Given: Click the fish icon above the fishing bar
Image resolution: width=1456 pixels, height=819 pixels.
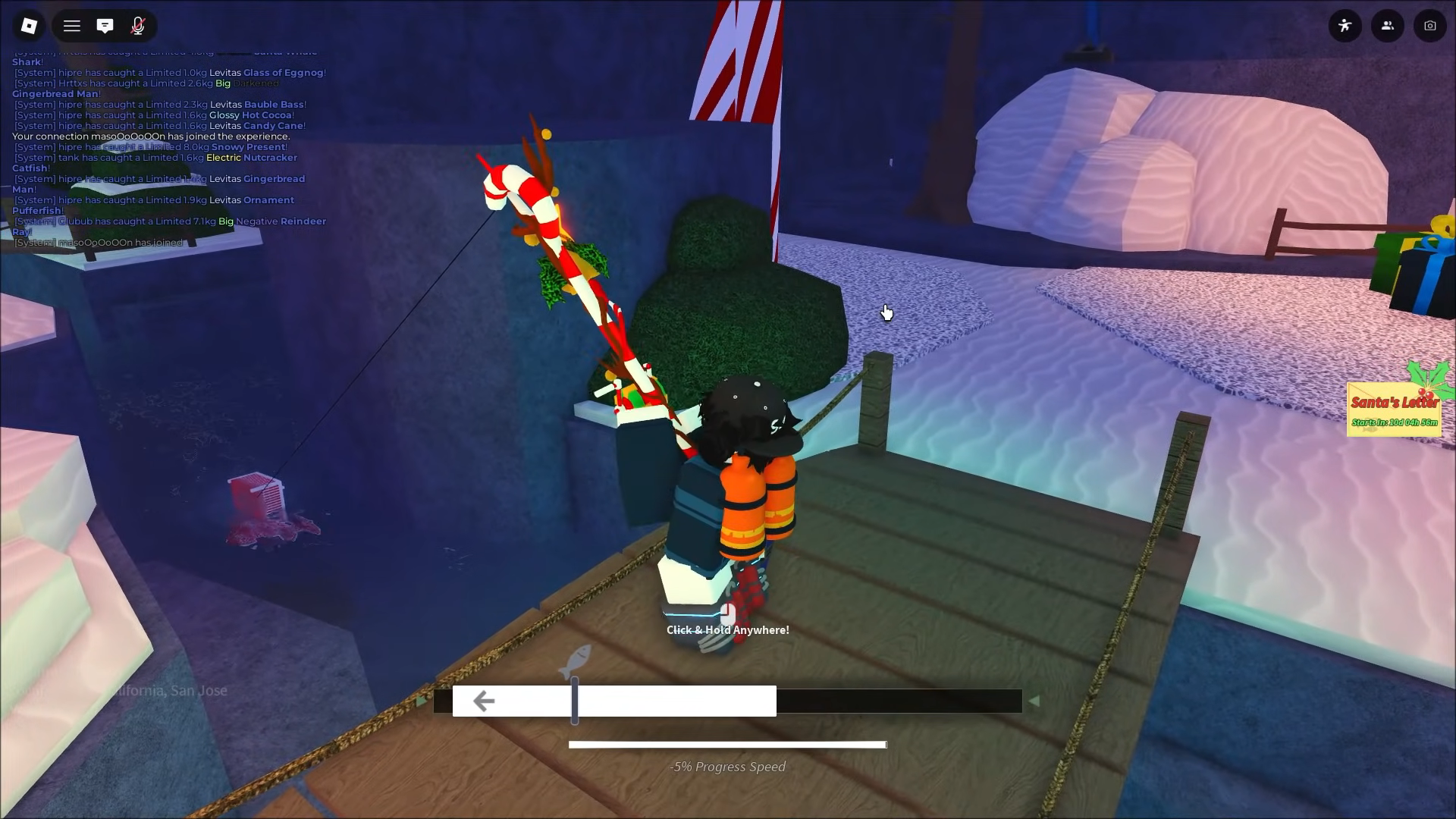Looking at the screenshot, I should (x=577, y=659).
